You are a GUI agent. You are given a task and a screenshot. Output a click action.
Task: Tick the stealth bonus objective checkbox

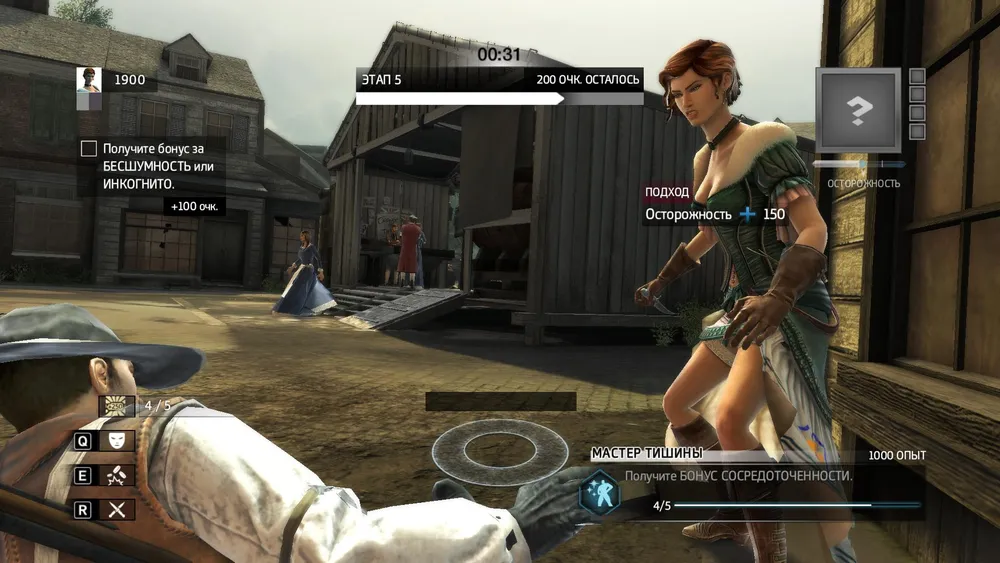pos(89,148)
